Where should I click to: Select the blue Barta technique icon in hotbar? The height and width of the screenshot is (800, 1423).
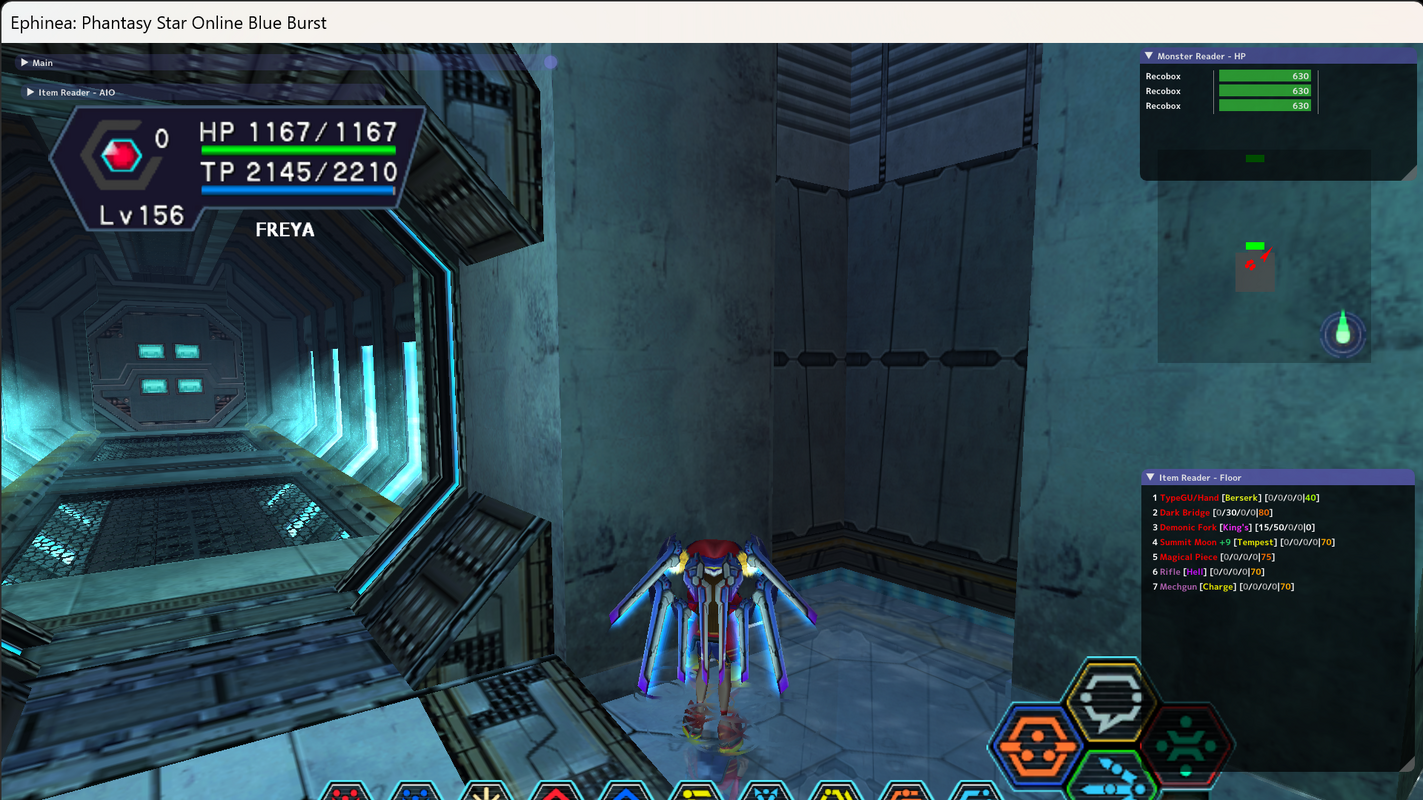413,793
